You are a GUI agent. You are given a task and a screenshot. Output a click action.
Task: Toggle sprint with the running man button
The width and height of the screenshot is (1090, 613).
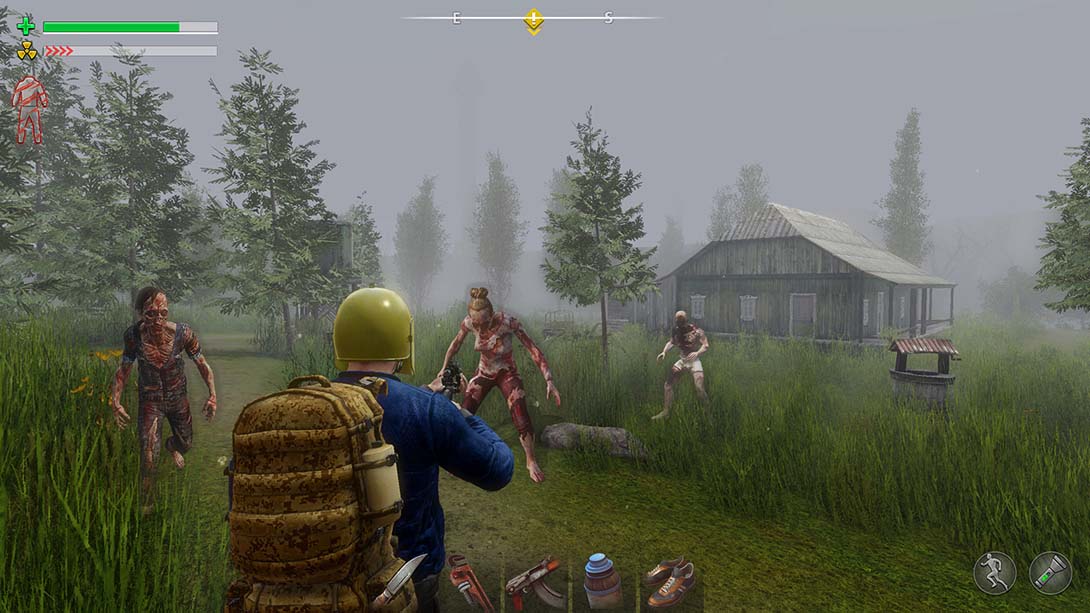coord(995,573)
